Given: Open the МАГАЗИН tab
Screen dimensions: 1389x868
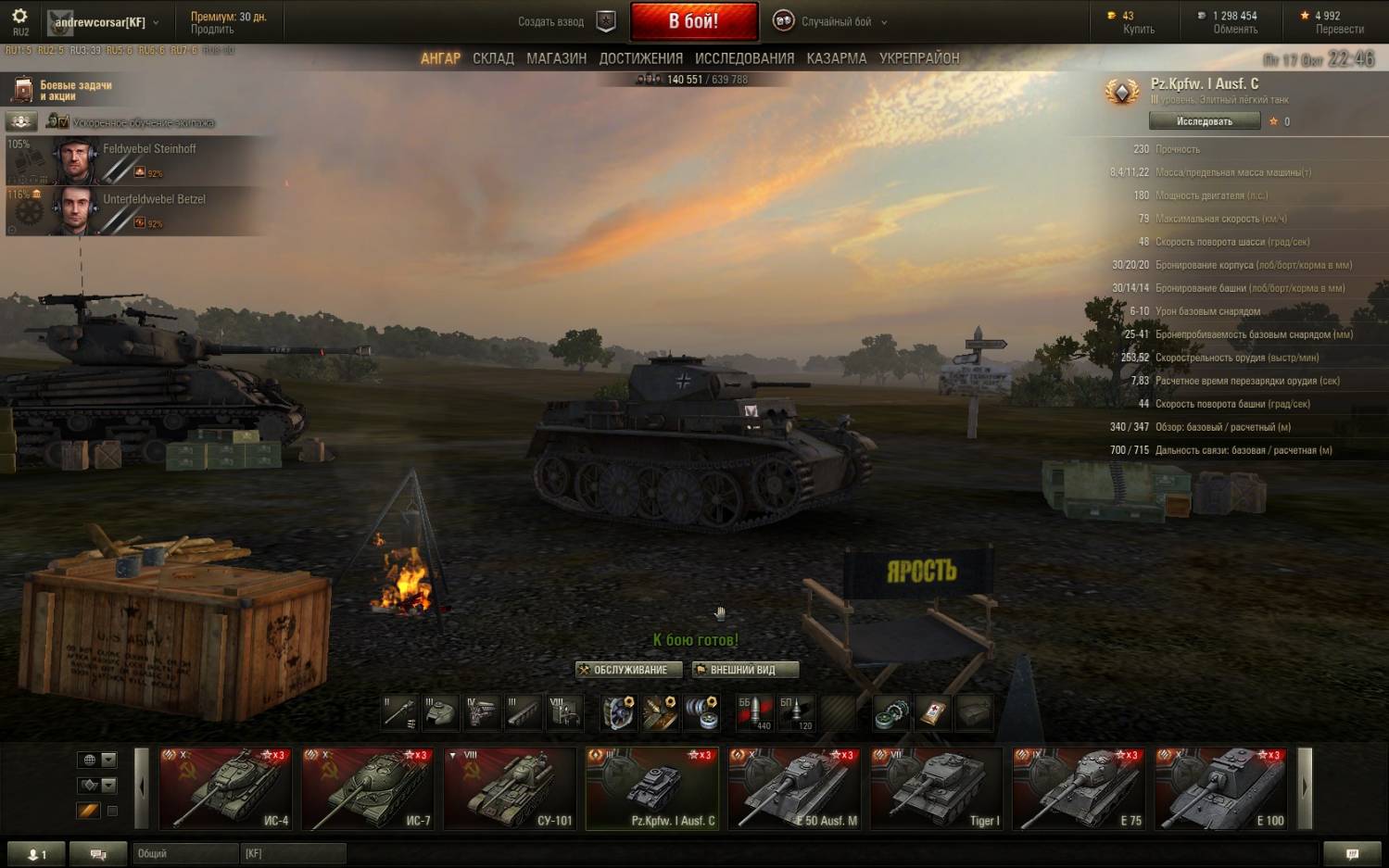Looking at the screenshot, I should point(556,58).
